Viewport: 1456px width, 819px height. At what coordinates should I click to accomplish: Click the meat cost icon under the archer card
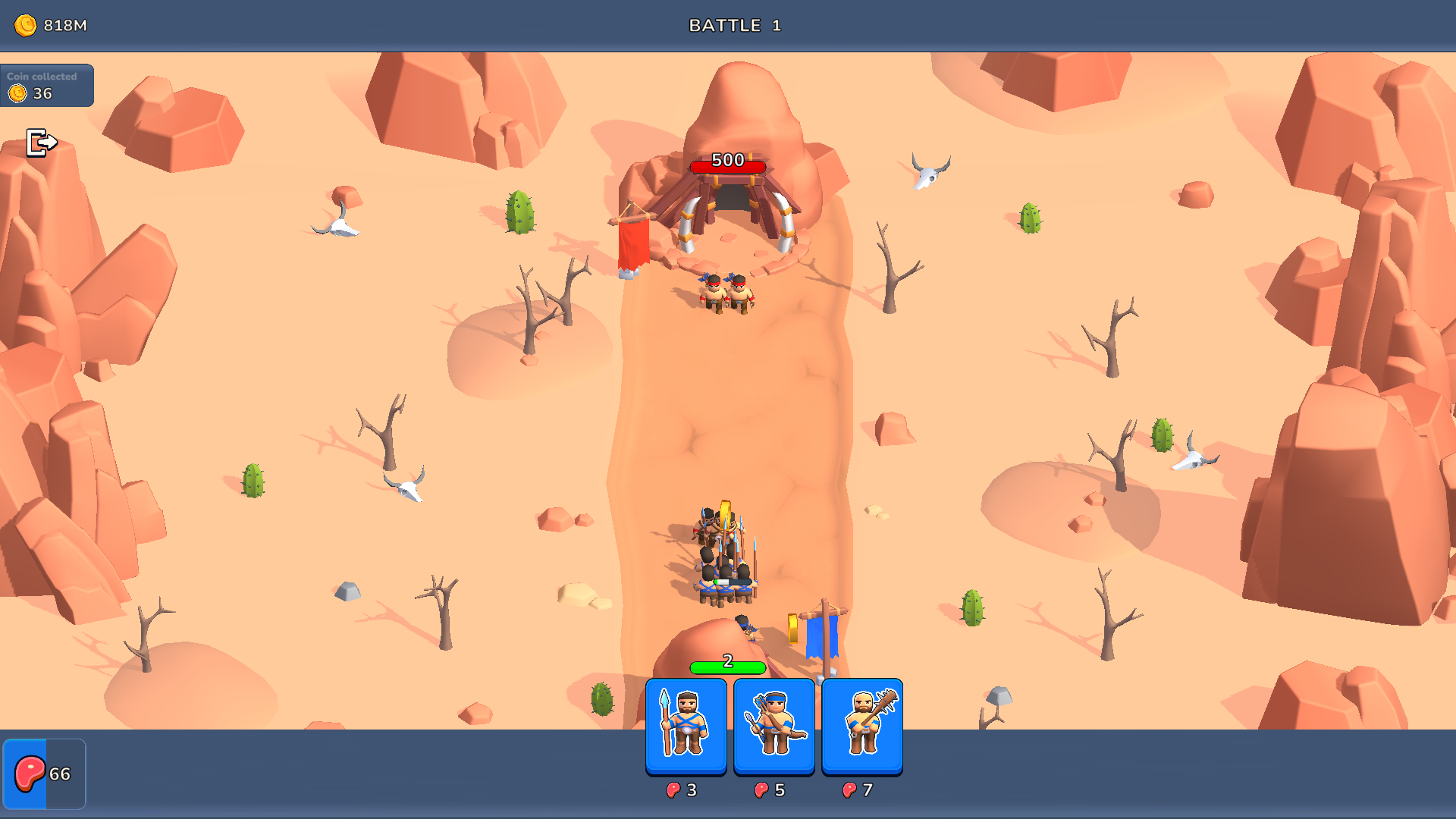point(762,789)
